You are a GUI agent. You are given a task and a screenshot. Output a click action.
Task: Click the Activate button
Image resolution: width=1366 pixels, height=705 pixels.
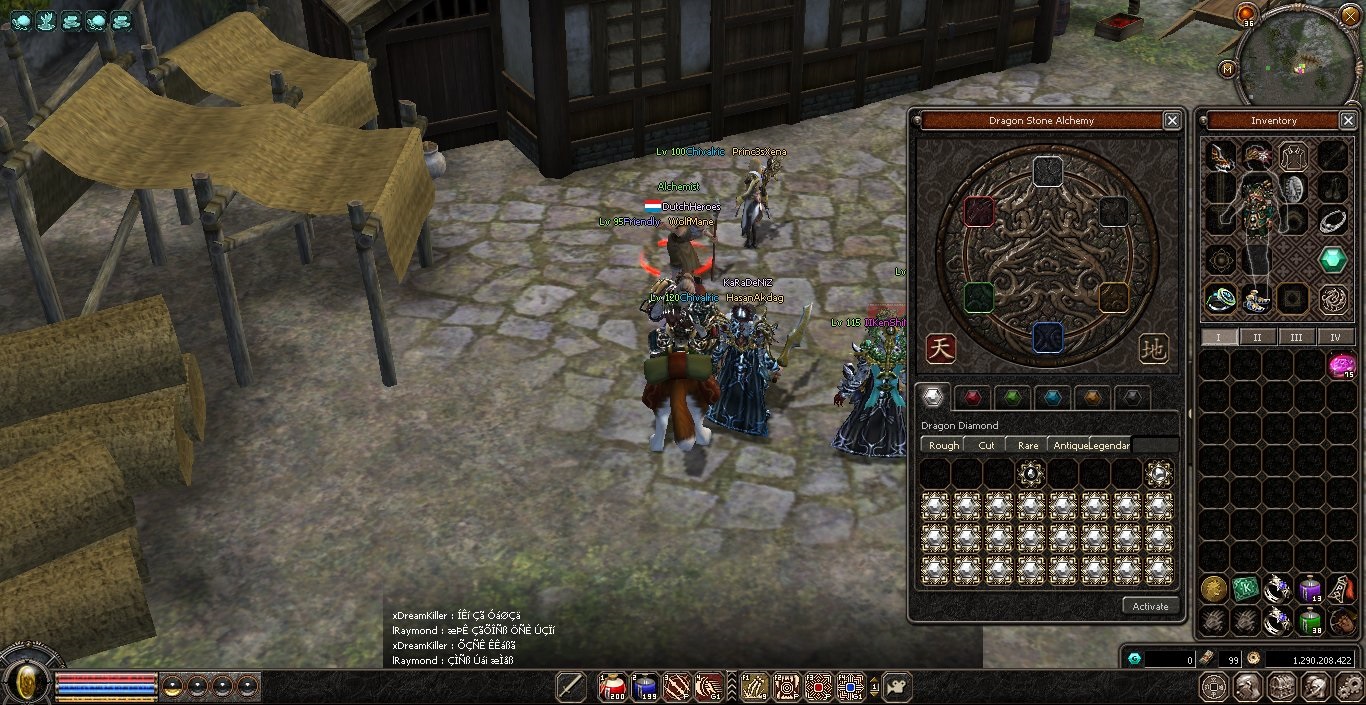coord(1150,606)
